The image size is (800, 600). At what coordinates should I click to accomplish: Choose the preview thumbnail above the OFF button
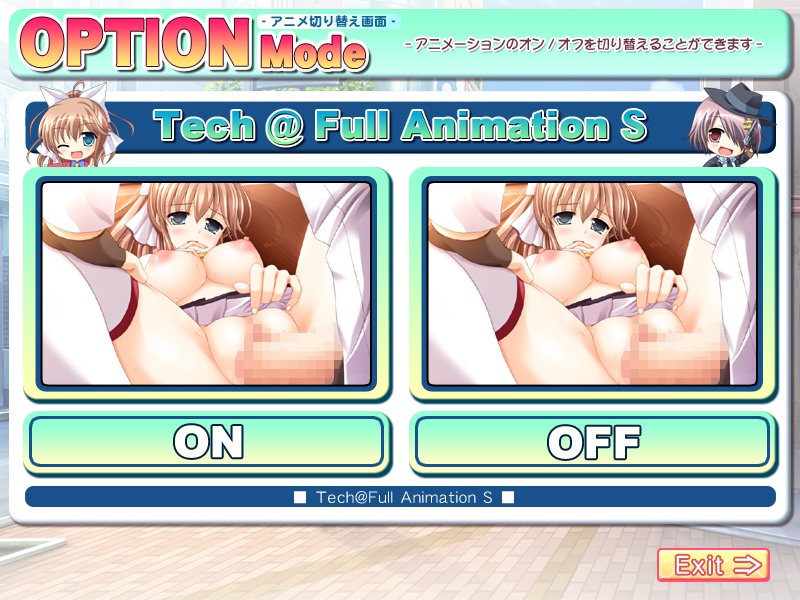click(x=592, y=285)
